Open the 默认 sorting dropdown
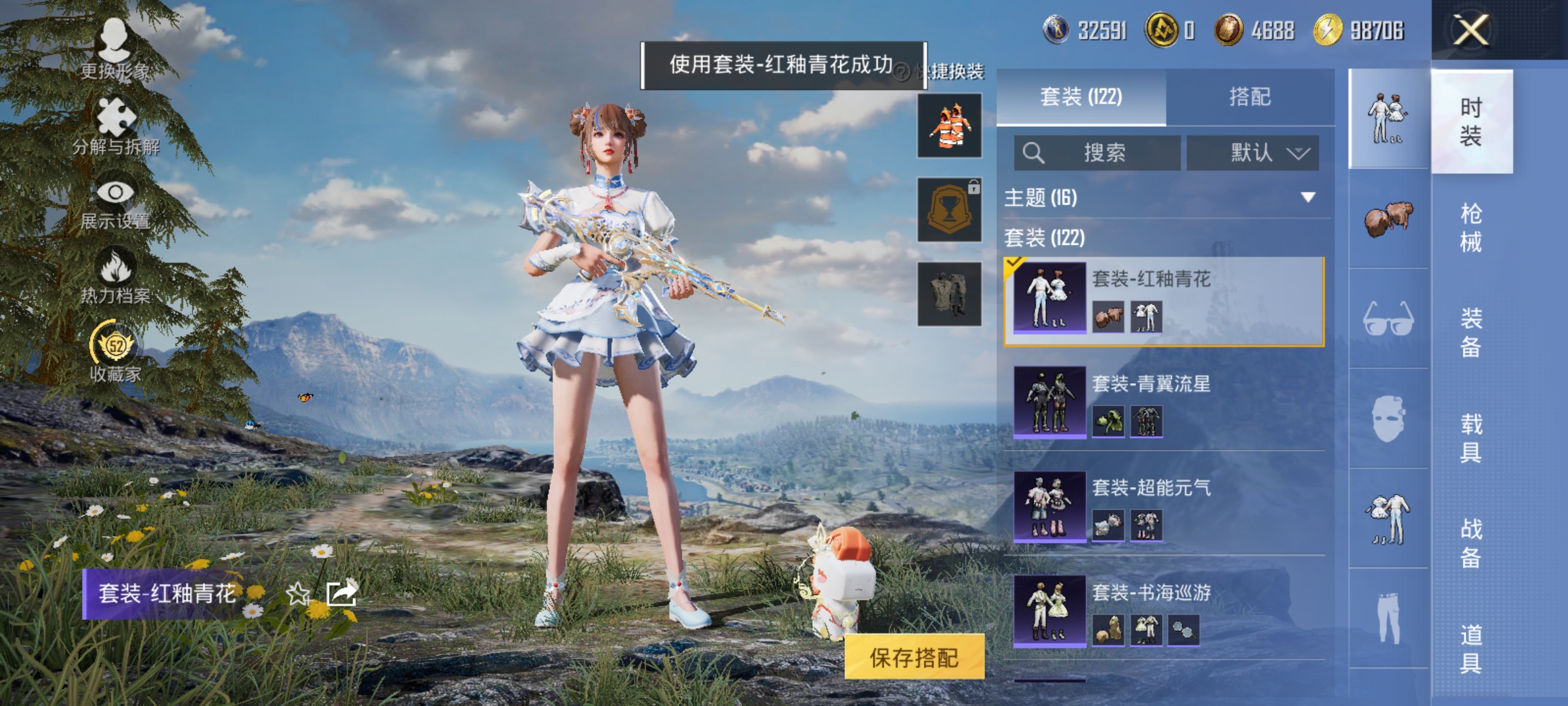 point(1251,152)
